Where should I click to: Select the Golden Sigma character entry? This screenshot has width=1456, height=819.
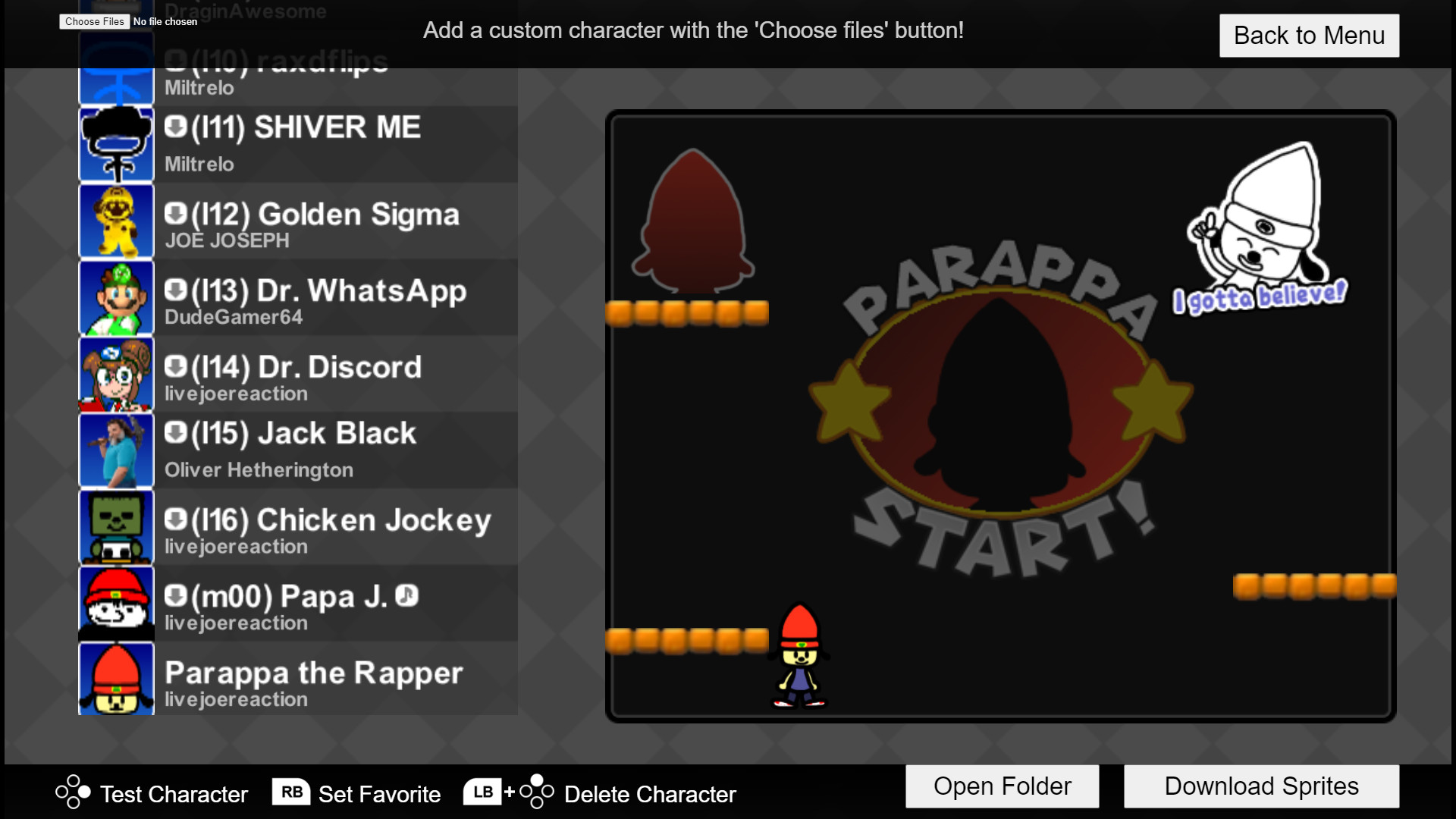[x=334, y=221]
